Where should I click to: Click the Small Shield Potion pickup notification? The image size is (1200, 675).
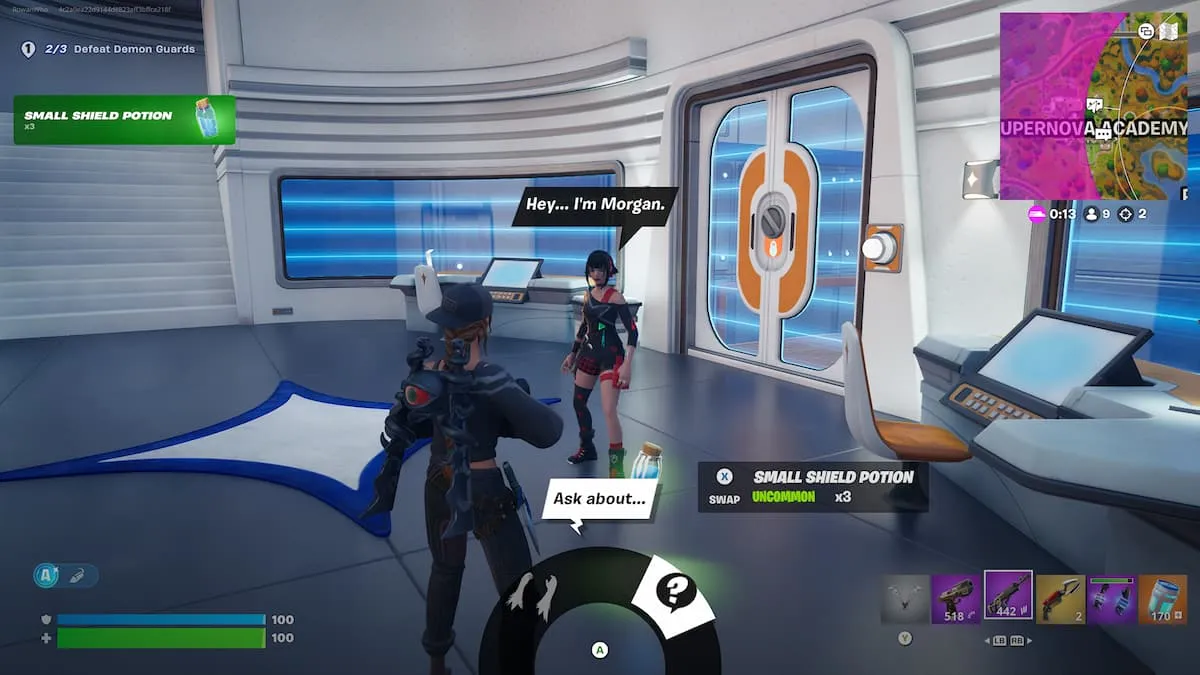(x=124, y=120)
